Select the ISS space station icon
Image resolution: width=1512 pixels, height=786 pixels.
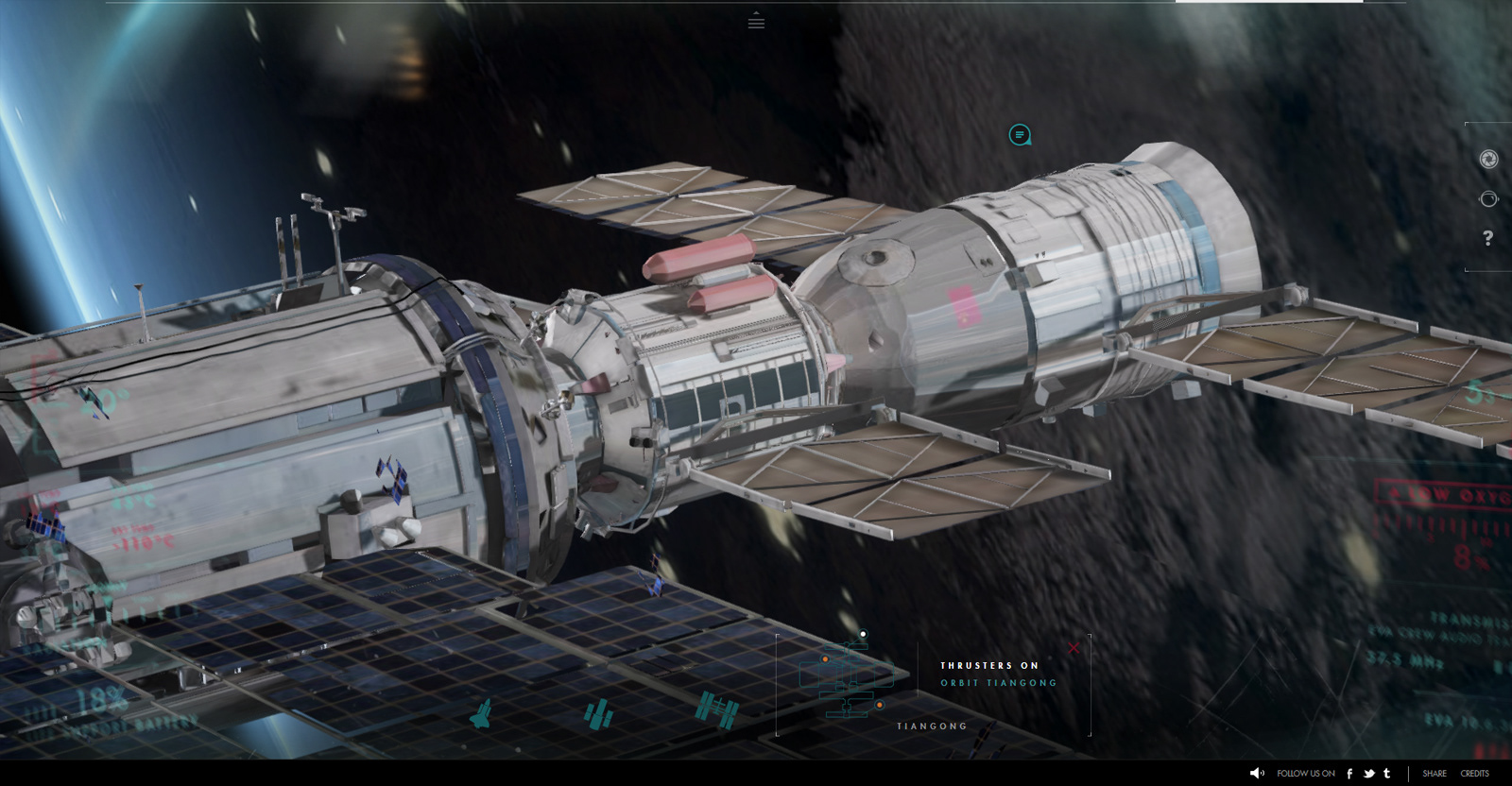pos(716,710)
